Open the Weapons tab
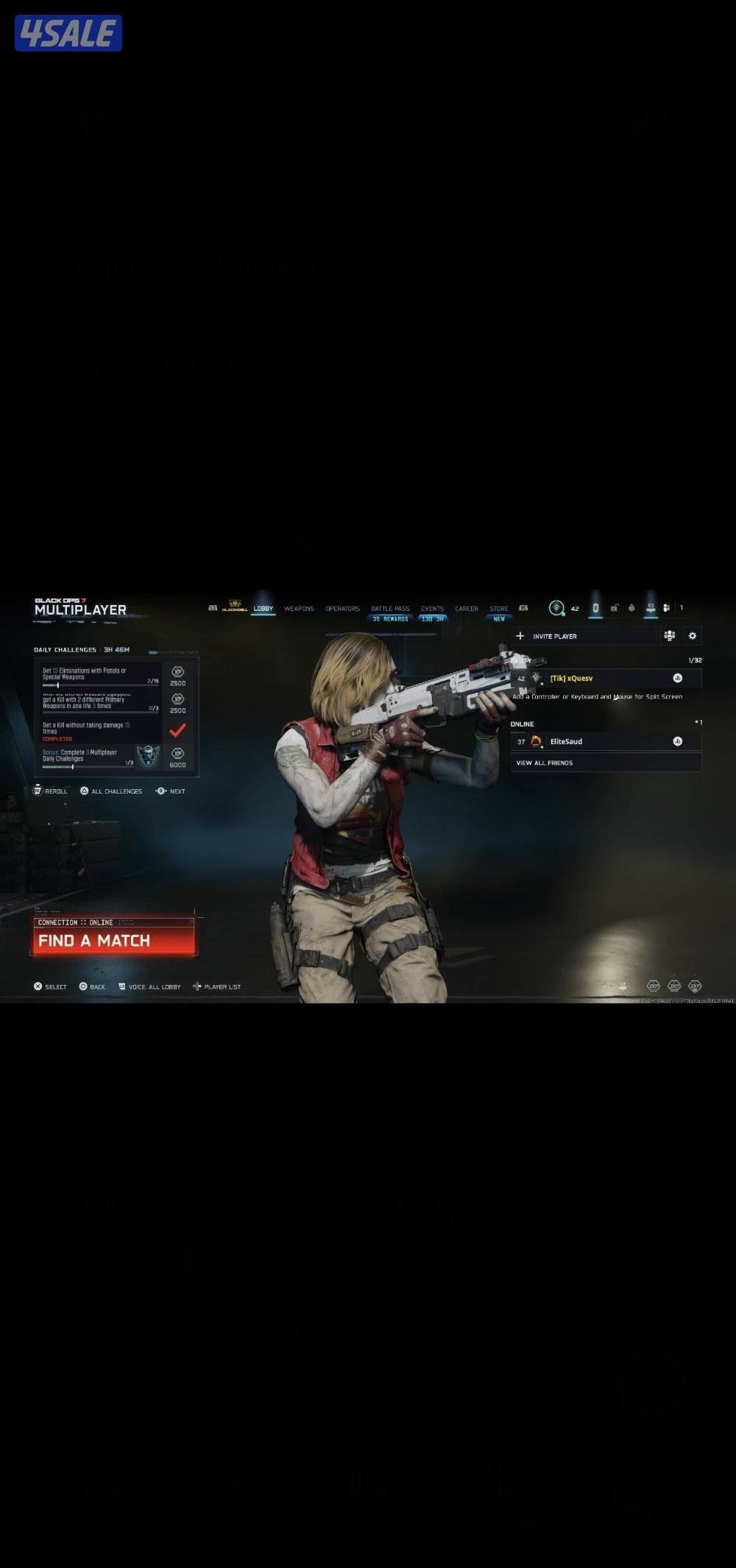The width and height of the screenshot is (736, 1568). click(x=299, y=609)
